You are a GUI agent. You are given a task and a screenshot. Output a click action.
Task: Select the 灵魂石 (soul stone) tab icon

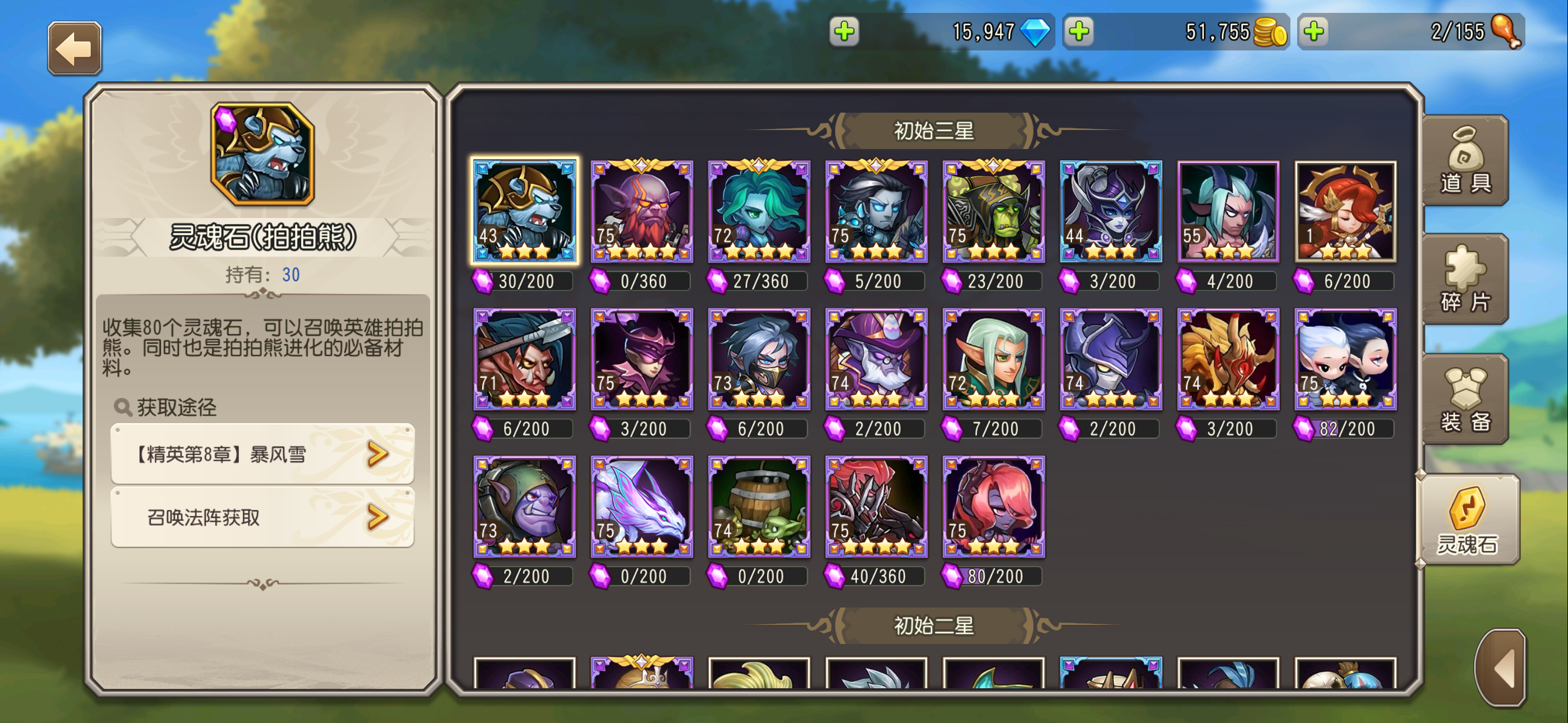pos(1468,520)
